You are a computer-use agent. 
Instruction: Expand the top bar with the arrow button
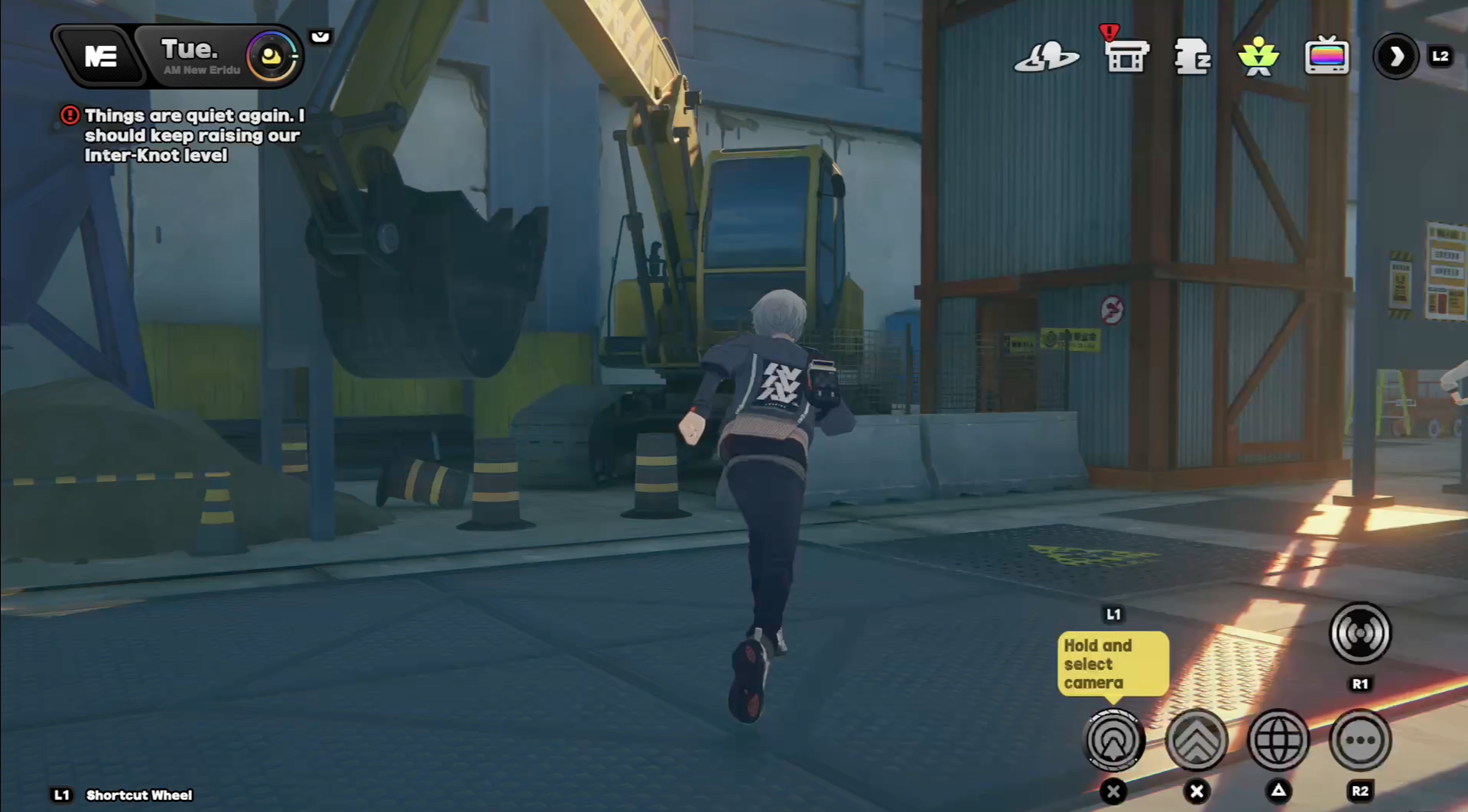[1396, 56]
